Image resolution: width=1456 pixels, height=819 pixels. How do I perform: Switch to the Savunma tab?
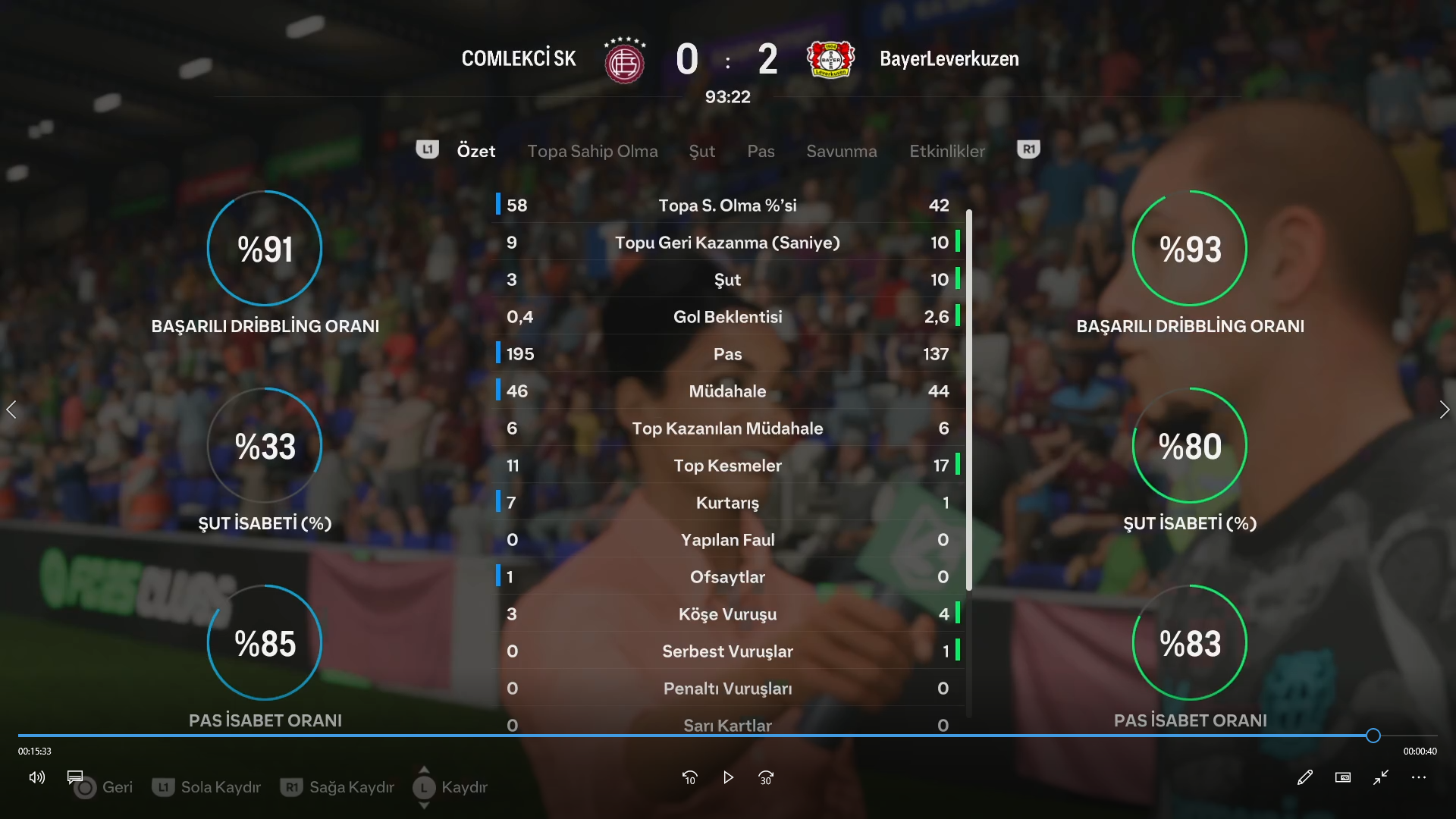pos(841,151)
